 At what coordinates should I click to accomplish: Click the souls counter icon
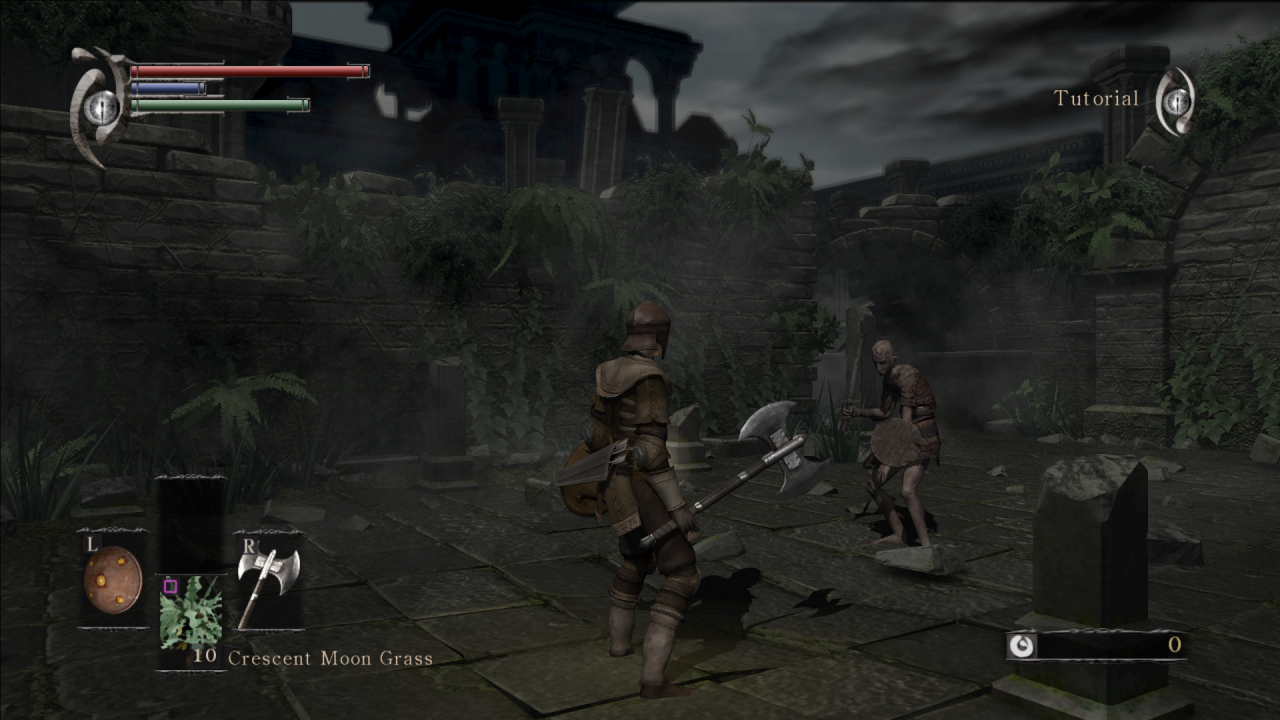(1021, 646)
